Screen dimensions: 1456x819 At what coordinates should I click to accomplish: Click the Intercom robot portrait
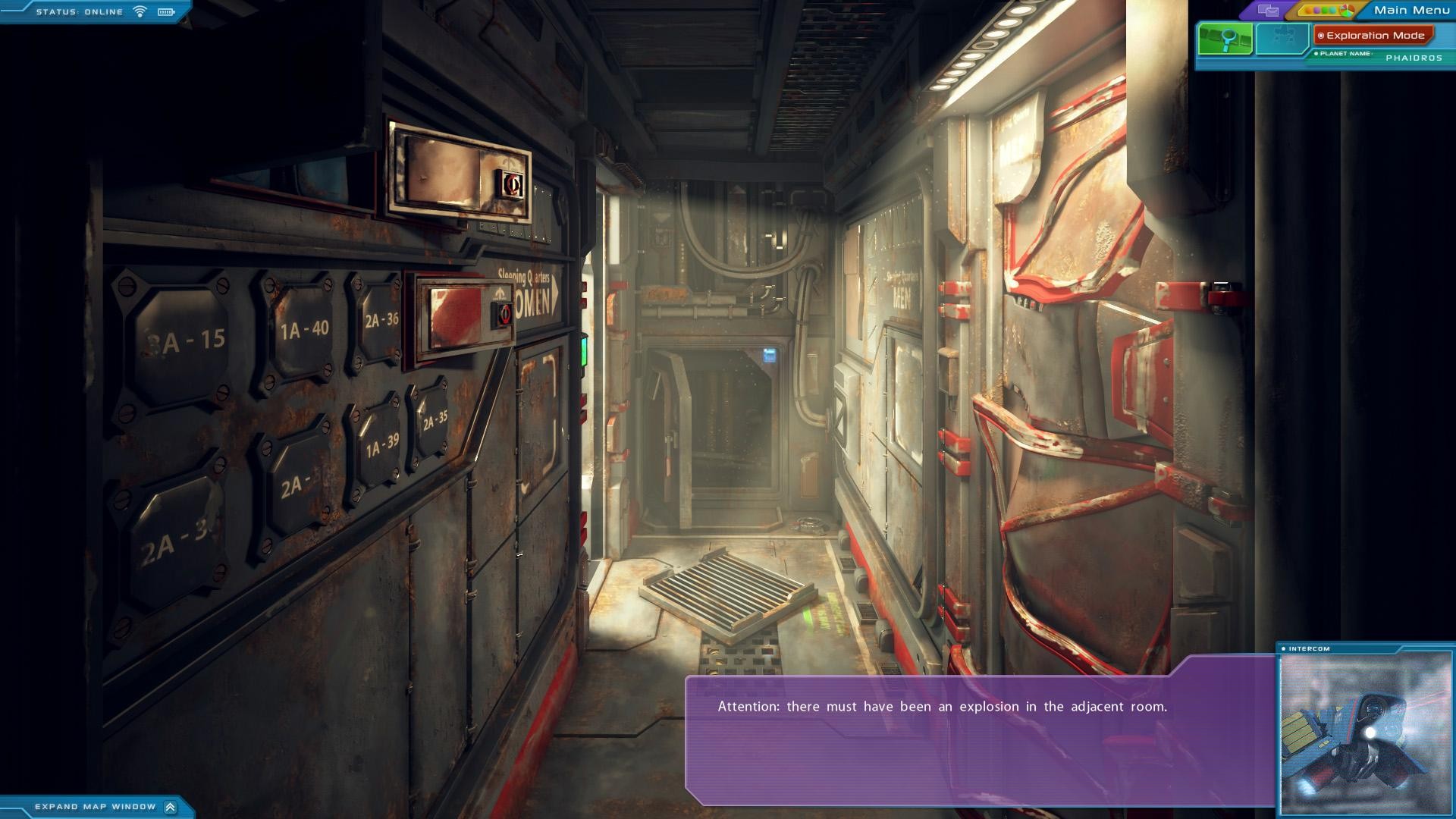tap(1365, 733)
